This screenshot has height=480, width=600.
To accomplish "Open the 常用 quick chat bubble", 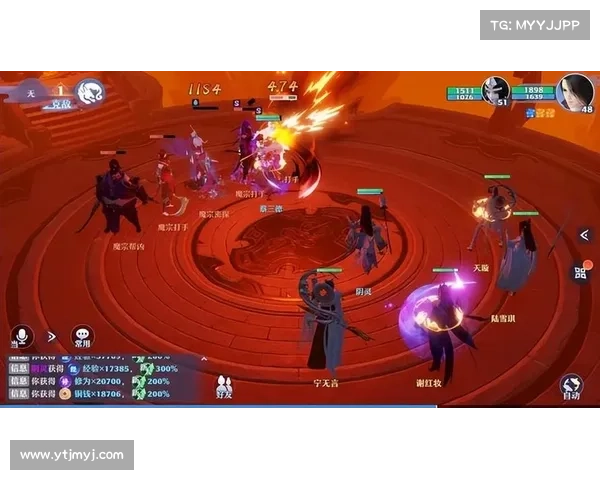I will (x=83, y=336).
